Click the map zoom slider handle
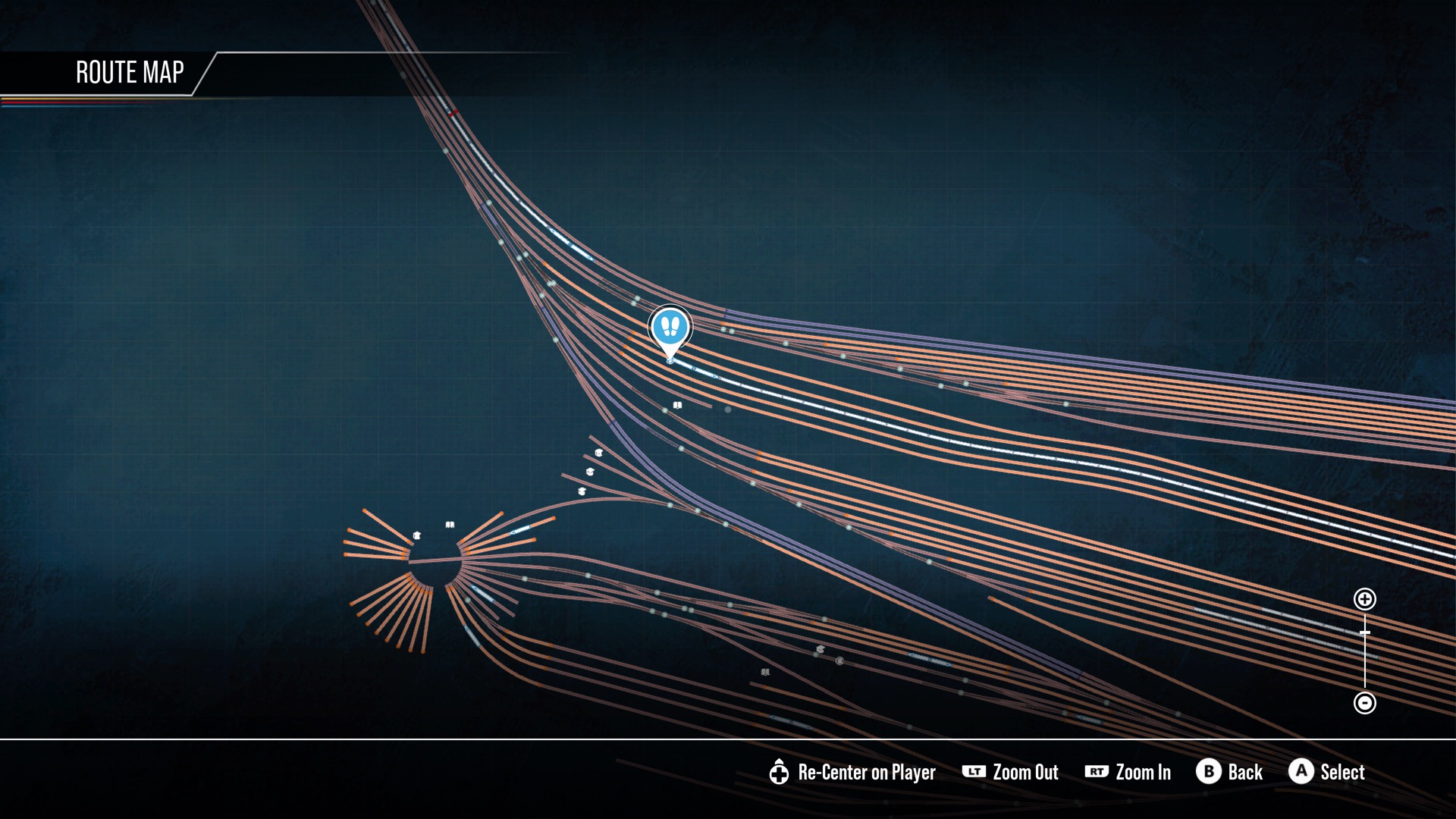 click(1364, 632)
